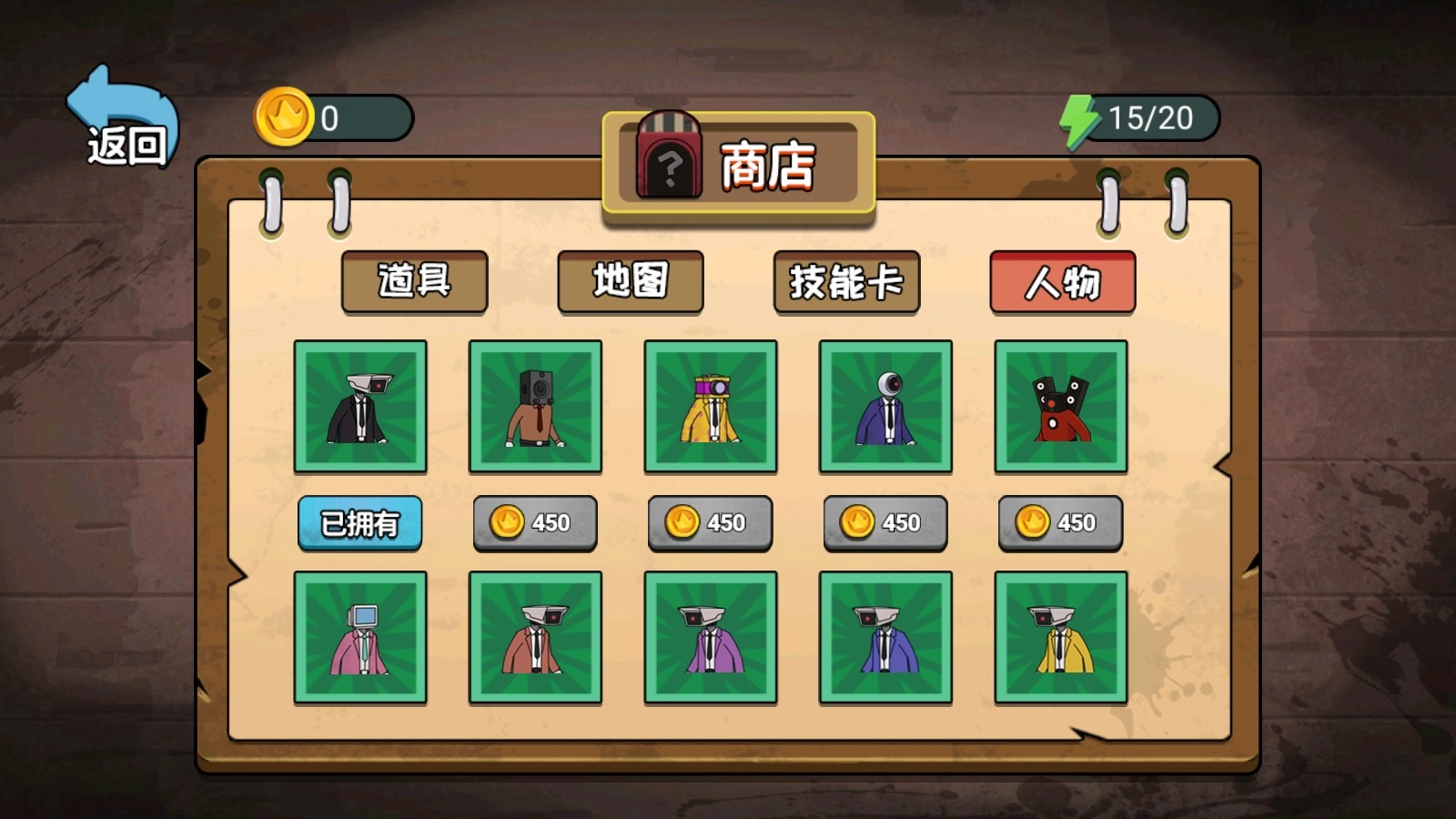
Task: Click the 已拥有 owned button
Action: click(359, 522)
